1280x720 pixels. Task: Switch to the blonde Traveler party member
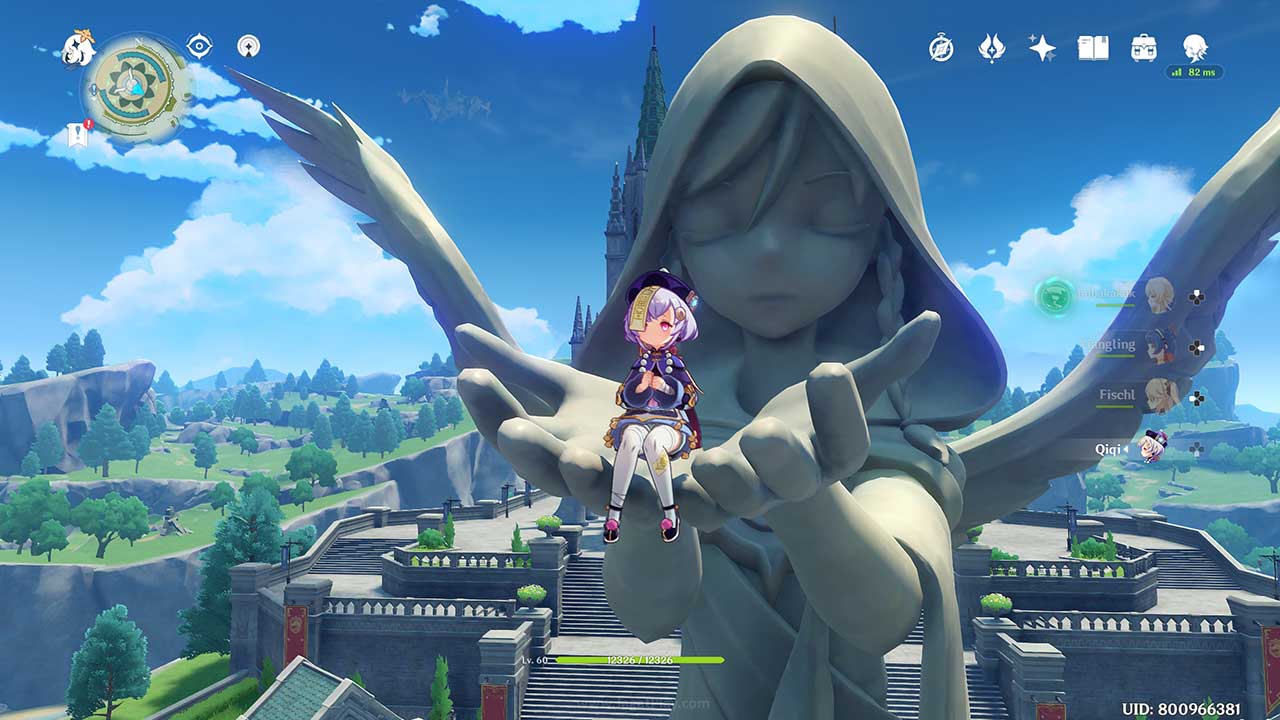(x=1159, y=295)
